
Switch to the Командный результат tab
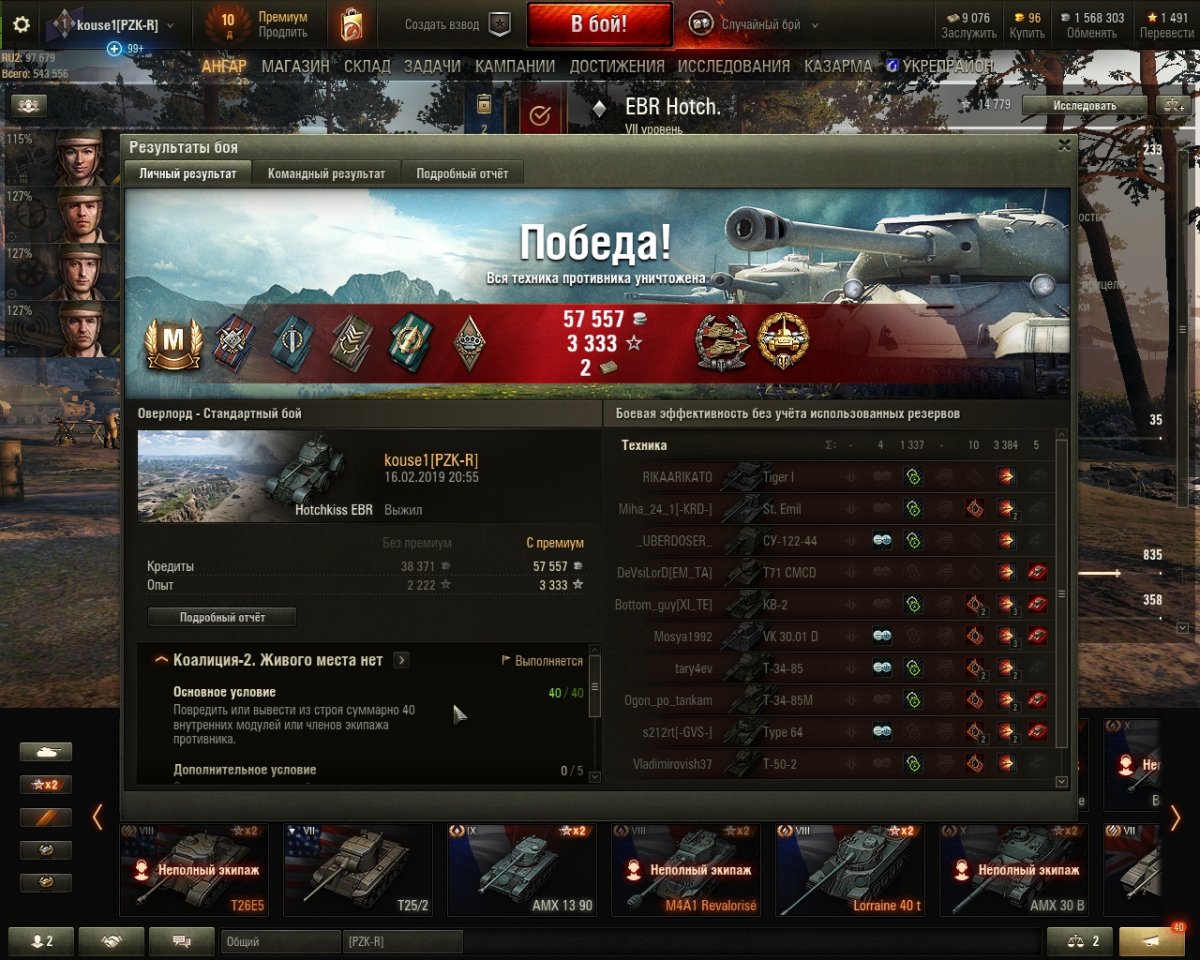326,173
